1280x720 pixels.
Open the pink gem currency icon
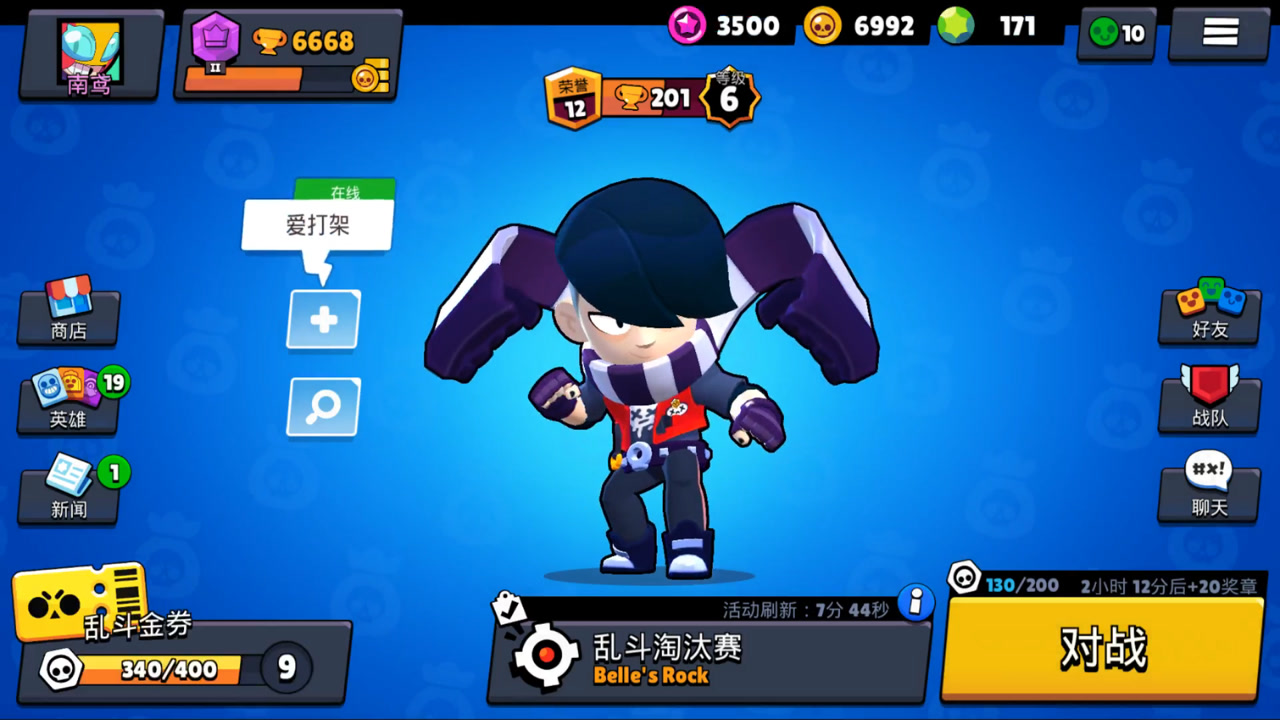click(x=687, y=26)
